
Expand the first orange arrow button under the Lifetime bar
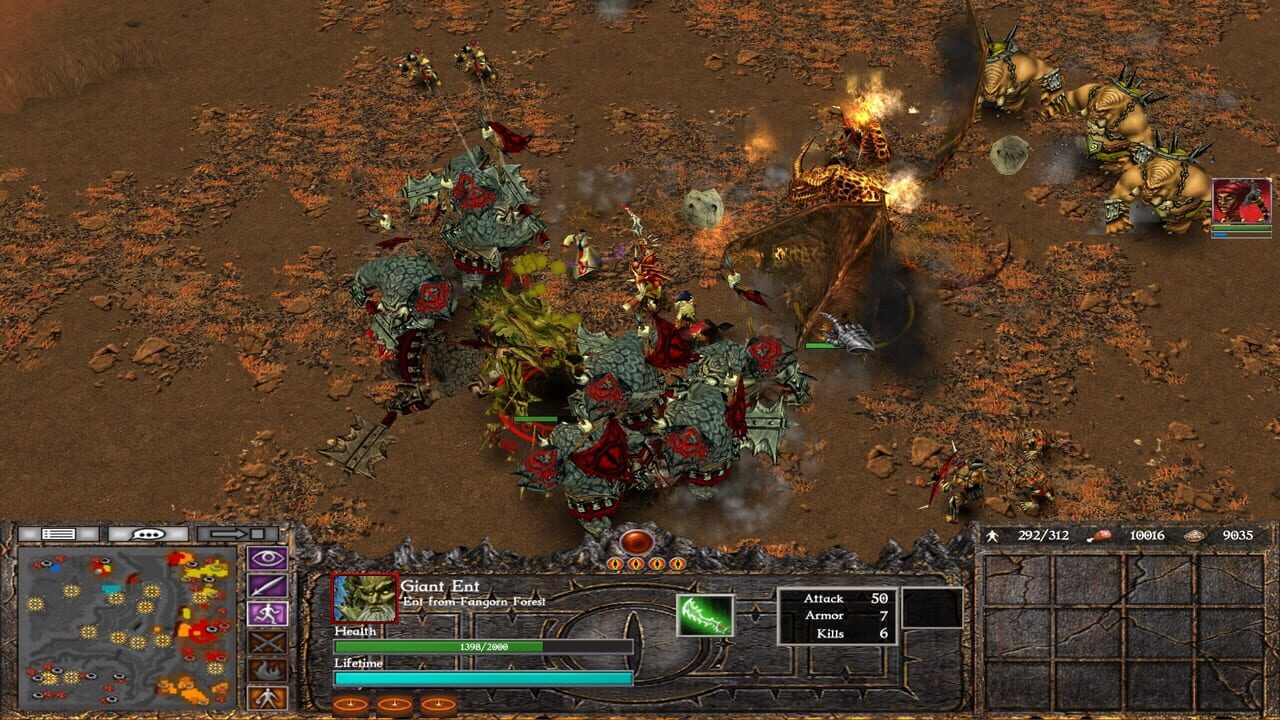pyautogui.click(x=349, y=704)
